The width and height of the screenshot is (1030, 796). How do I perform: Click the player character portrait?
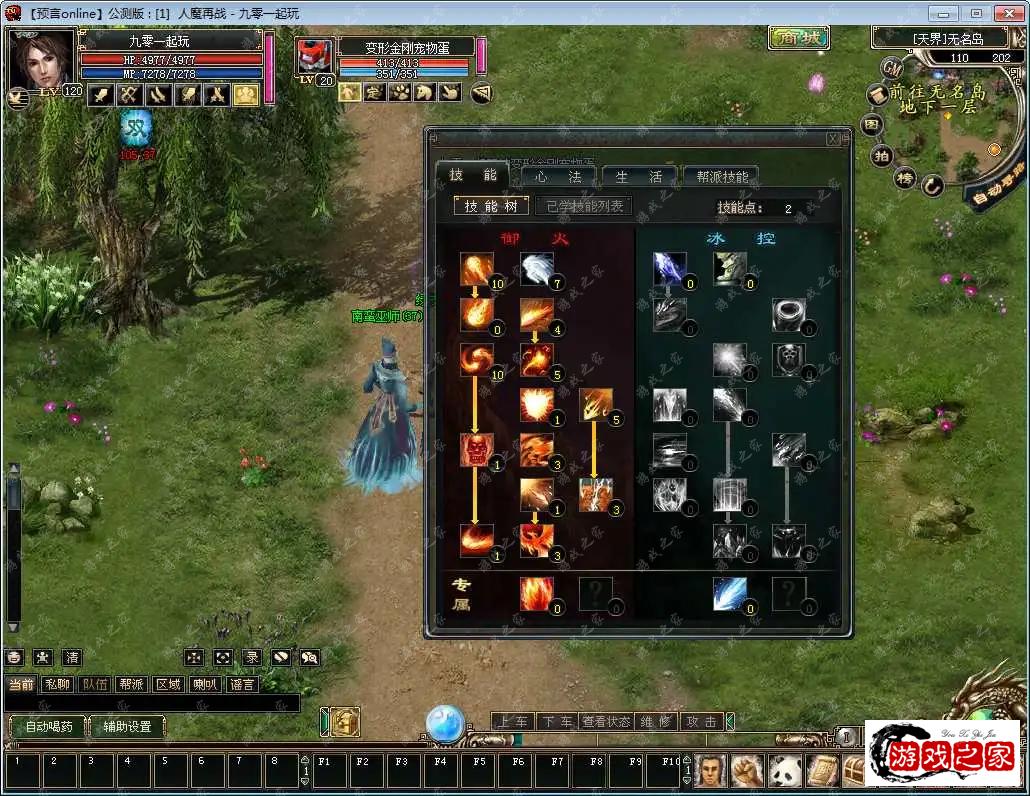[41, 60]
